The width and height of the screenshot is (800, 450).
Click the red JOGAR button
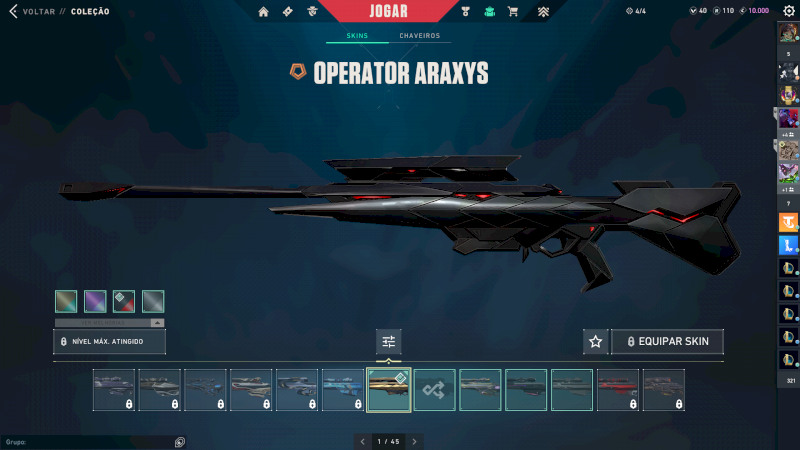pyautogui.click(x=388, y=11)
